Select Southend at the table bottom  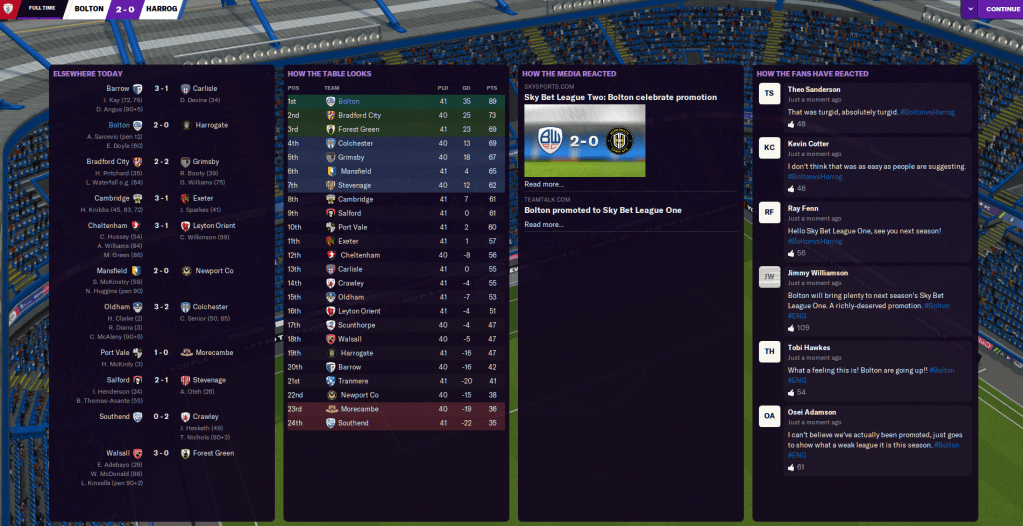click(x=352, y=423)
